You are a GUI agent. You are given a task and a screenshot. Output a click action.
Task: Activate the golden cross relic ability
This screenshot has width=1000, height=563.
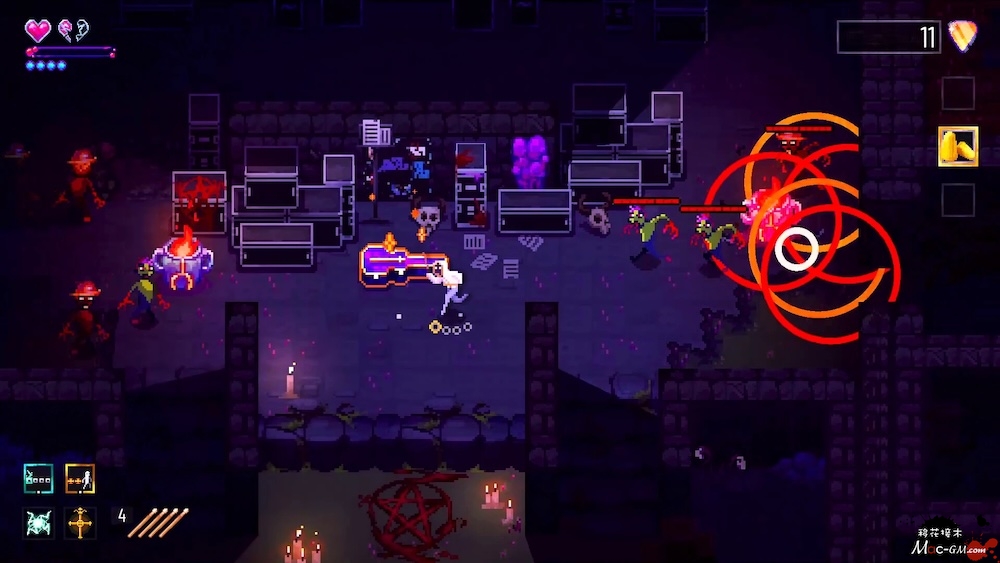pyautogui.click(x=80, y=521)
